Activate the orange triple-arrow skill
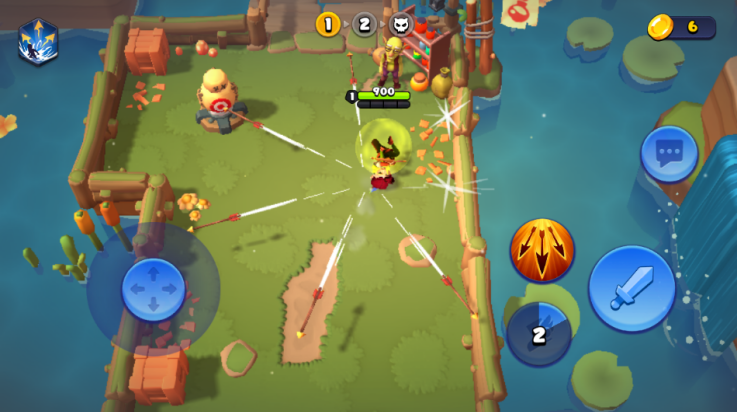The image size is (737, 412). 542,250
